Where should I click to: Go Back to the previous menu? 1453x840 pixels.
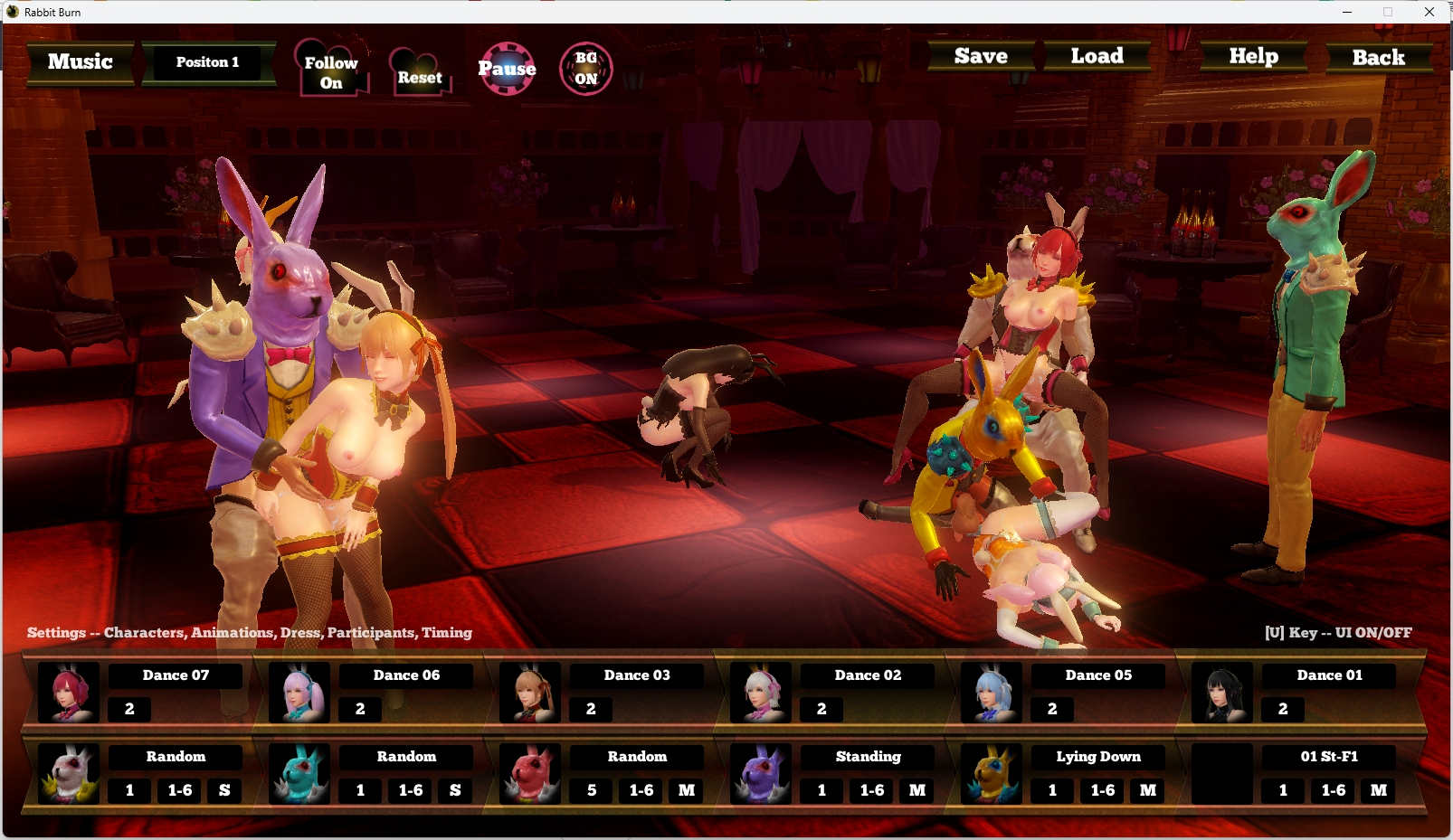click(x=1378, y=58)
